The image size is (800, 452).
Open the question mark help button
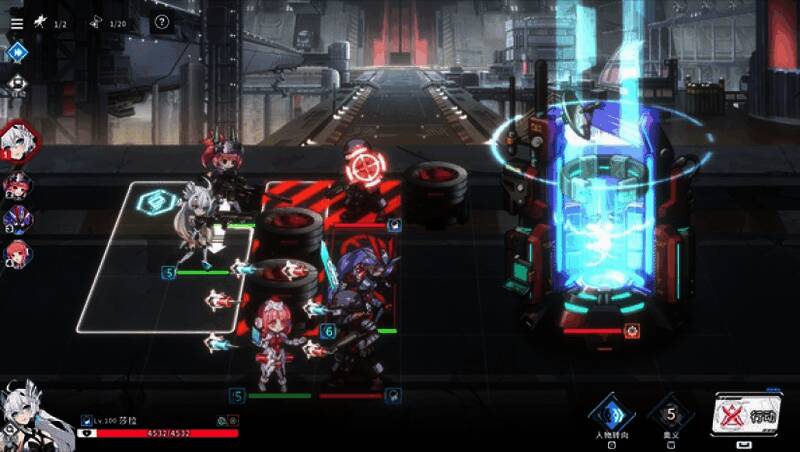click(x=162, y=23)
